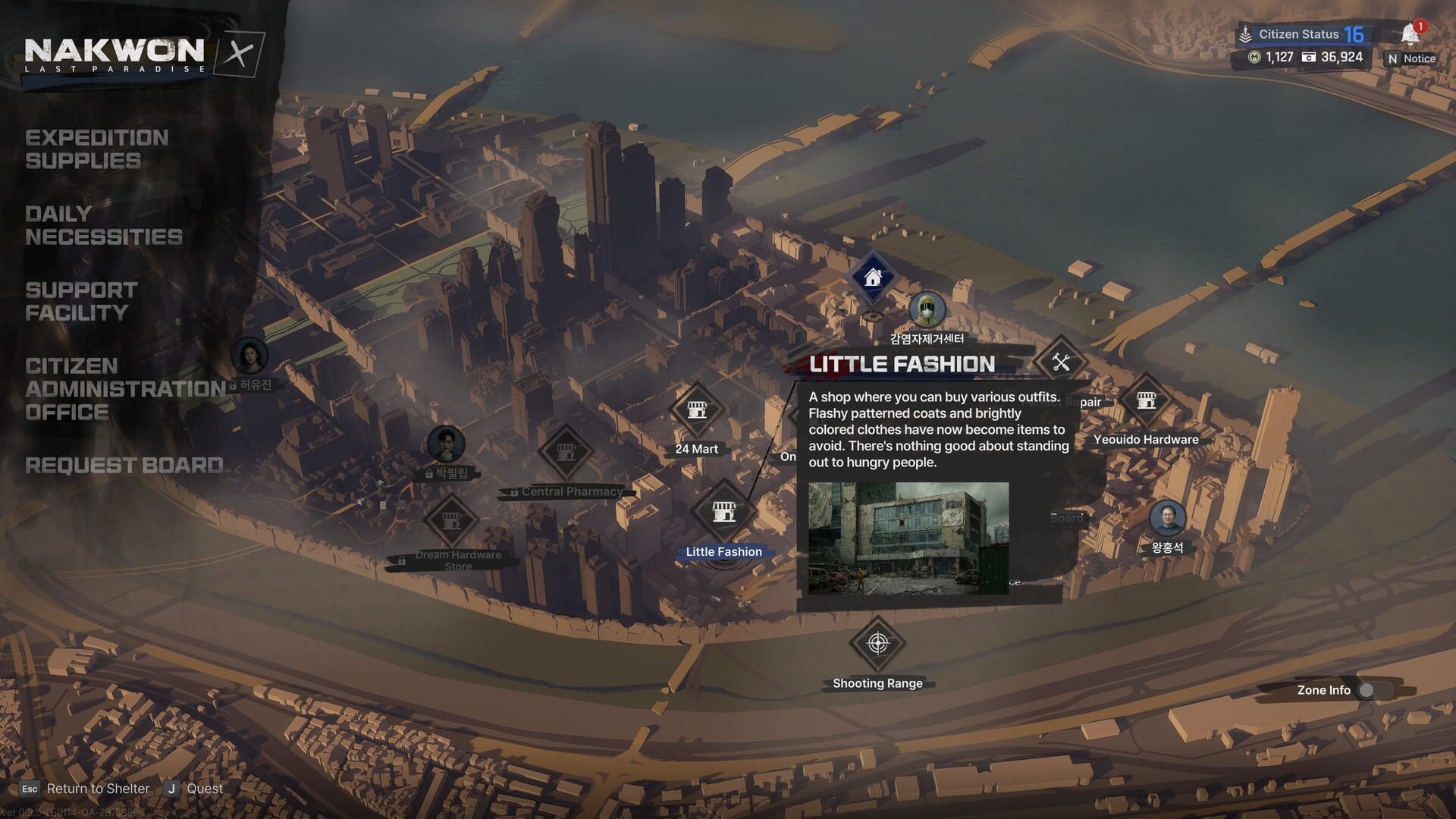Click the 왕홍석 character portrait
The height and width of the screenshot is (819, 1456).
click(x=1167, y=517)
